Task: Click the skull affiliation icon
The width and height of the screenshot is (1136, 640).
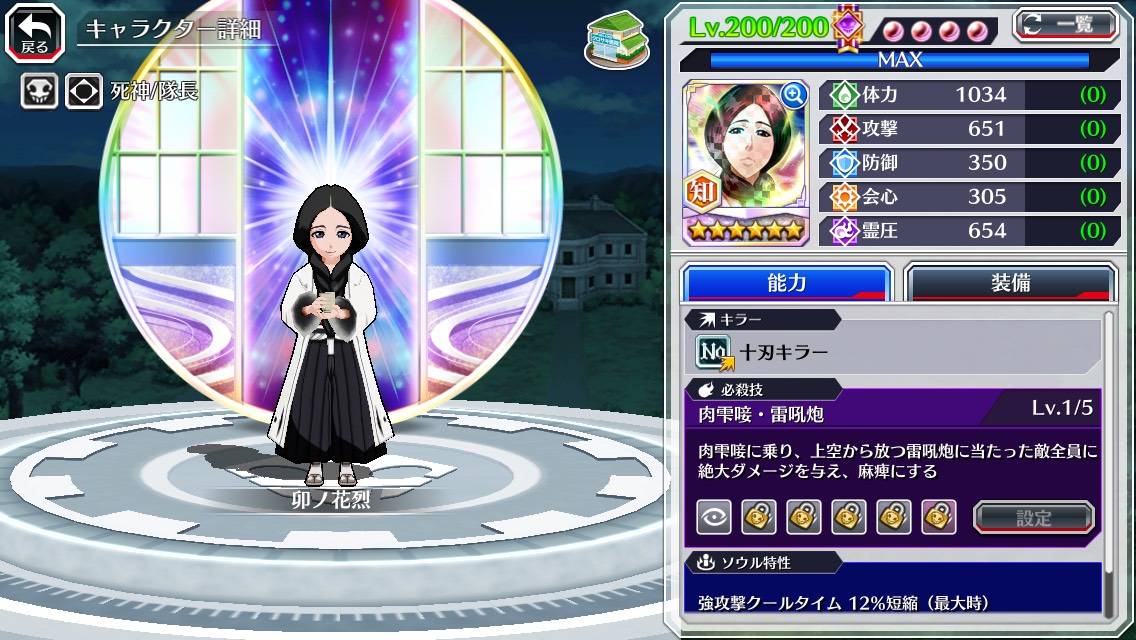Action: coord(38,91)
